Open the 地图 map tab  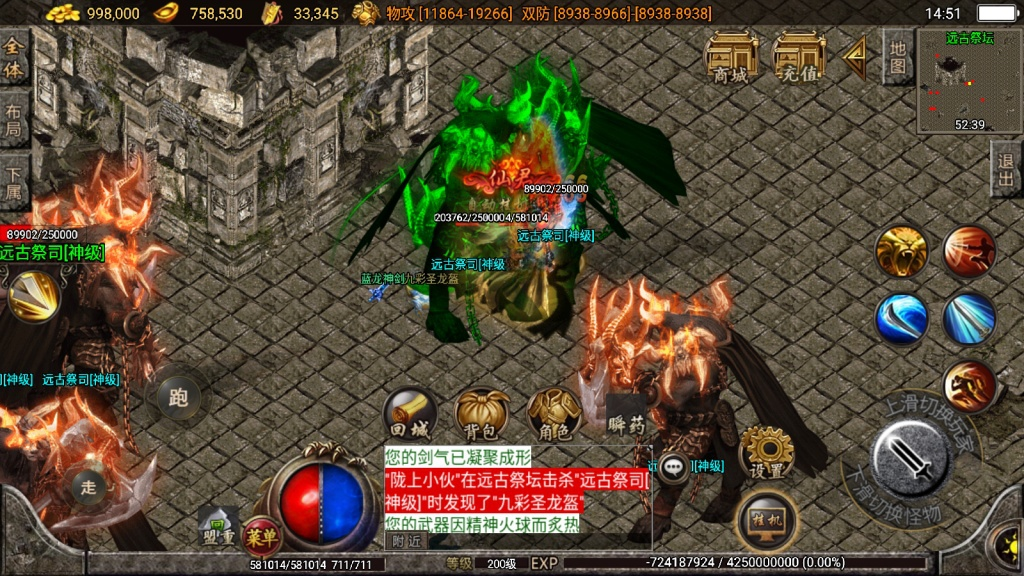point(897,57)
